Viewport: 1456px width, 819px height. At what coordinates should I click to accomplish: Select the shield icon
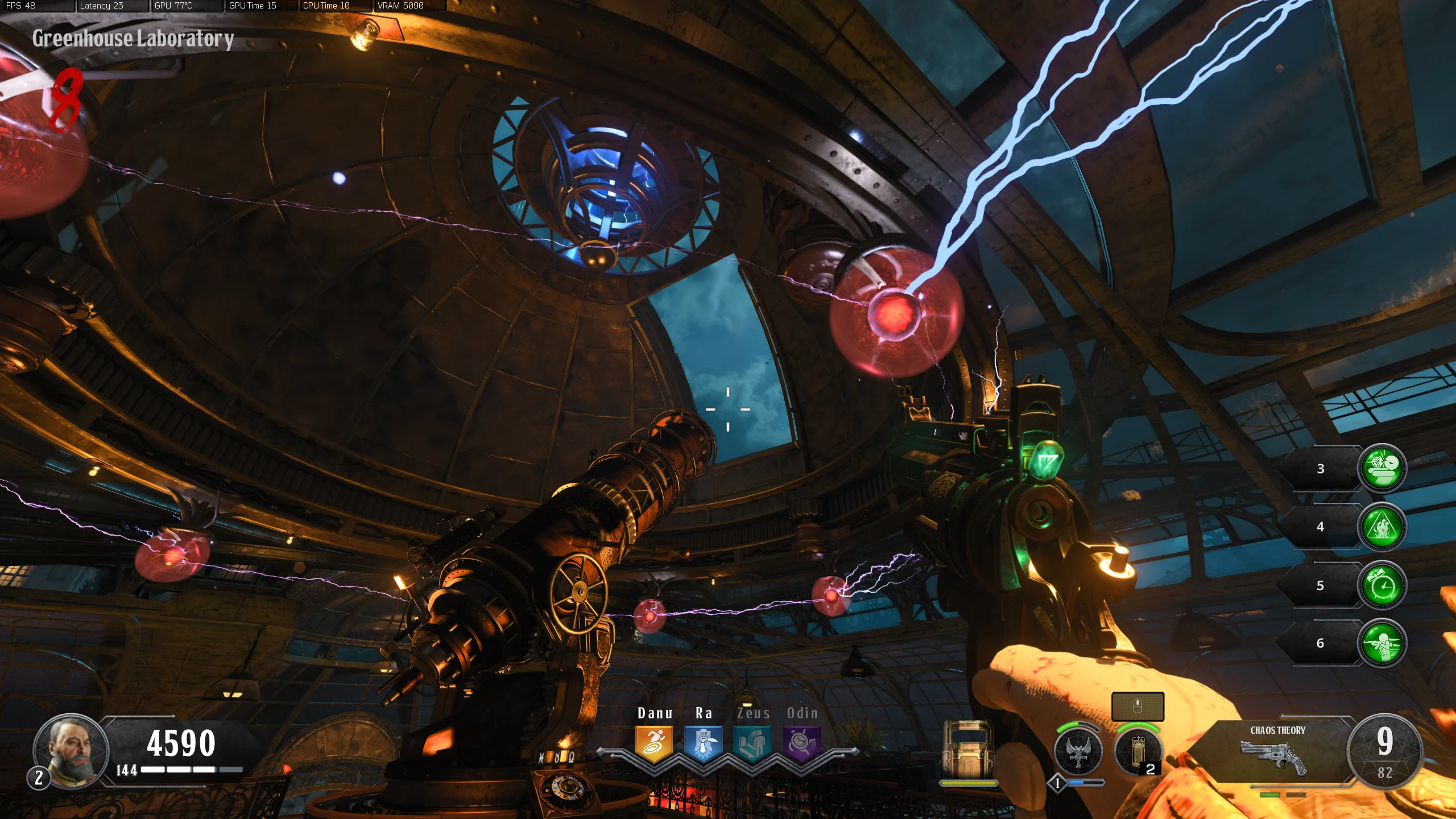point(968,751)
